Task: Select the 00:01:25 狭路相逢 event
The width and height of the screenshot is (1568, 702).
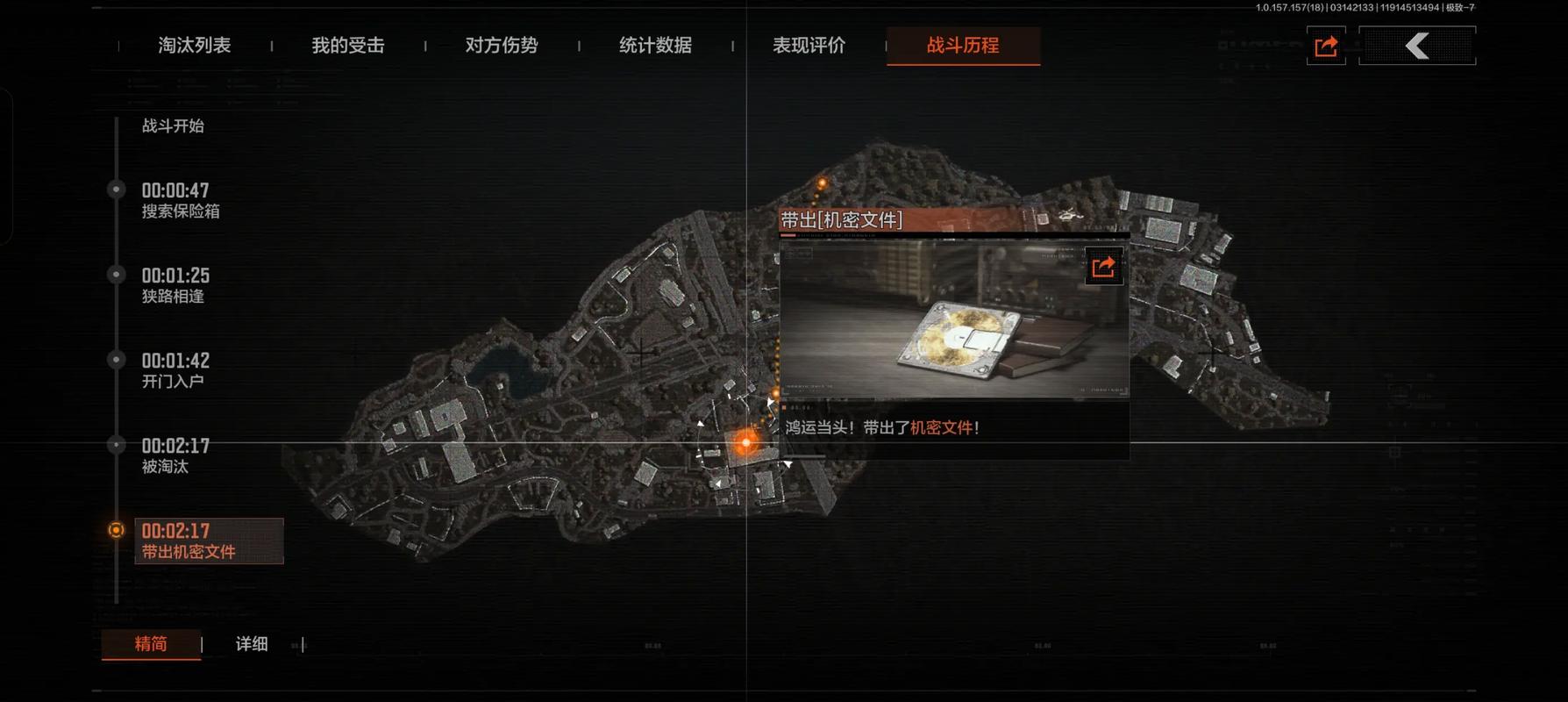Action: pos(175,285)
